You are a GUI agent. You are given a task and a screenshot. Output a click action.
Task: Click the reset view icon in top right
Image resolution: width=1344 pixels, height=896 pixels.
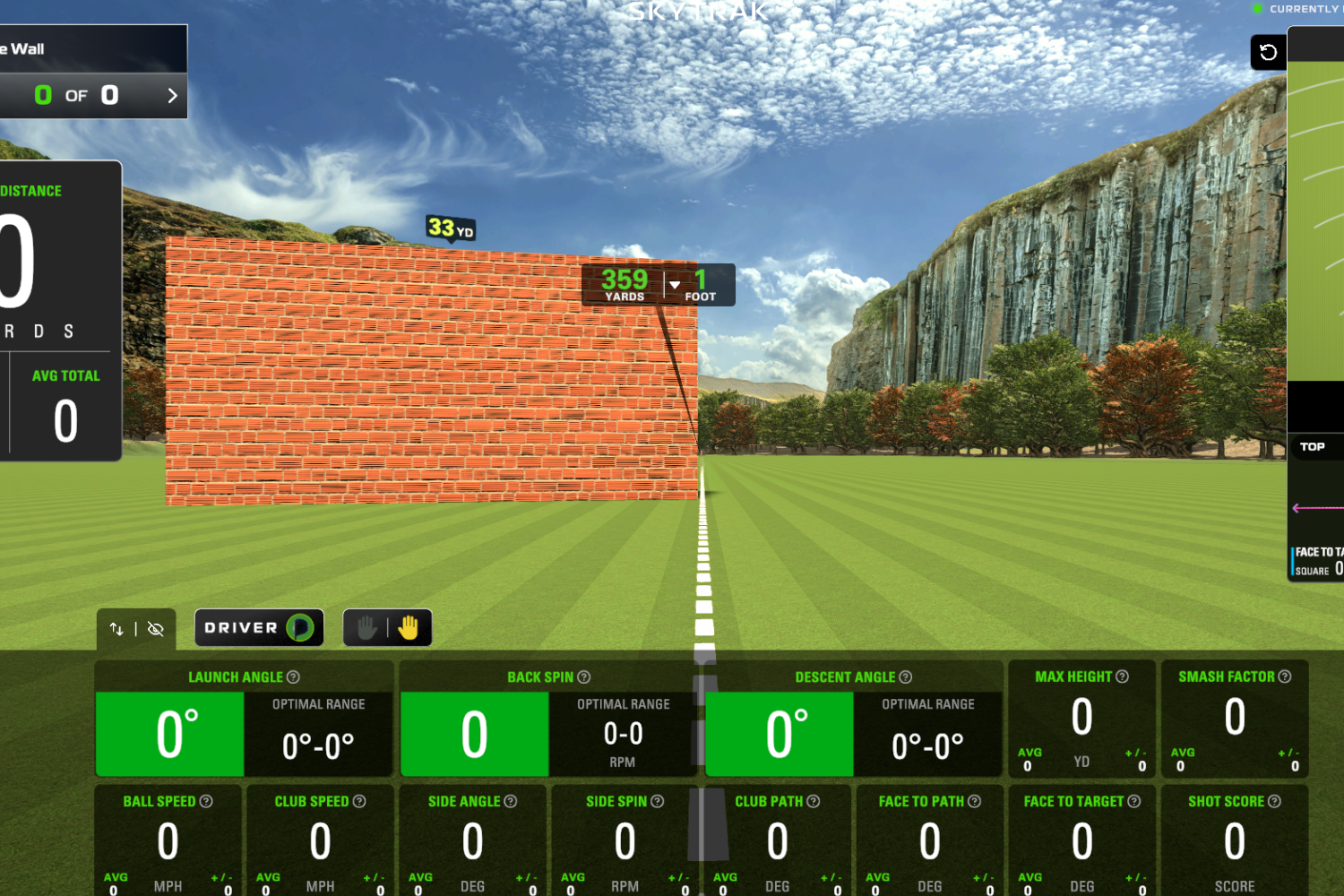point(1268,52)
